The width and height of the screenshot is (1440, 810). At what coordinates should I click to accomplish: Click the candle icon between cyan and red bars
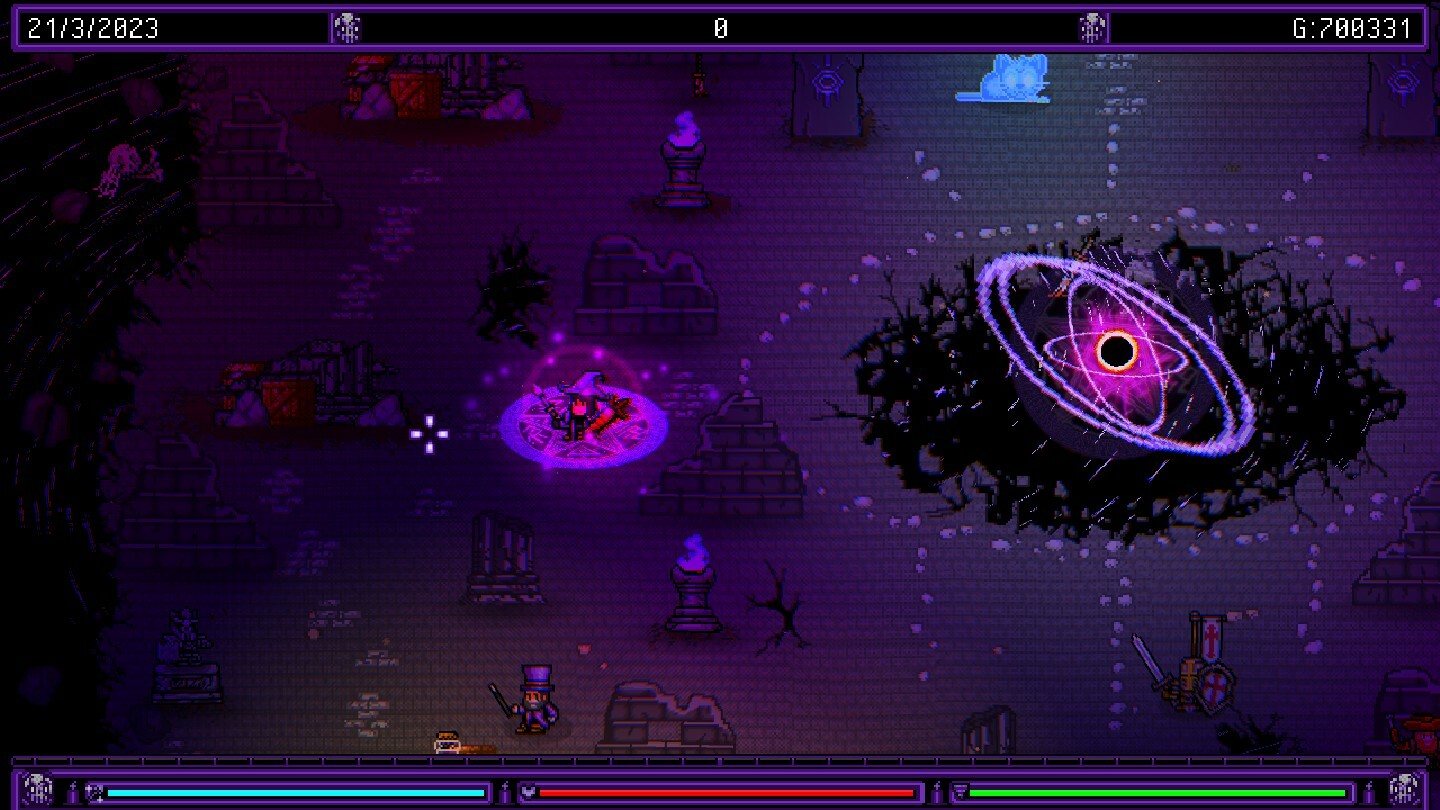pyautogui.click(x=505, y=791)
